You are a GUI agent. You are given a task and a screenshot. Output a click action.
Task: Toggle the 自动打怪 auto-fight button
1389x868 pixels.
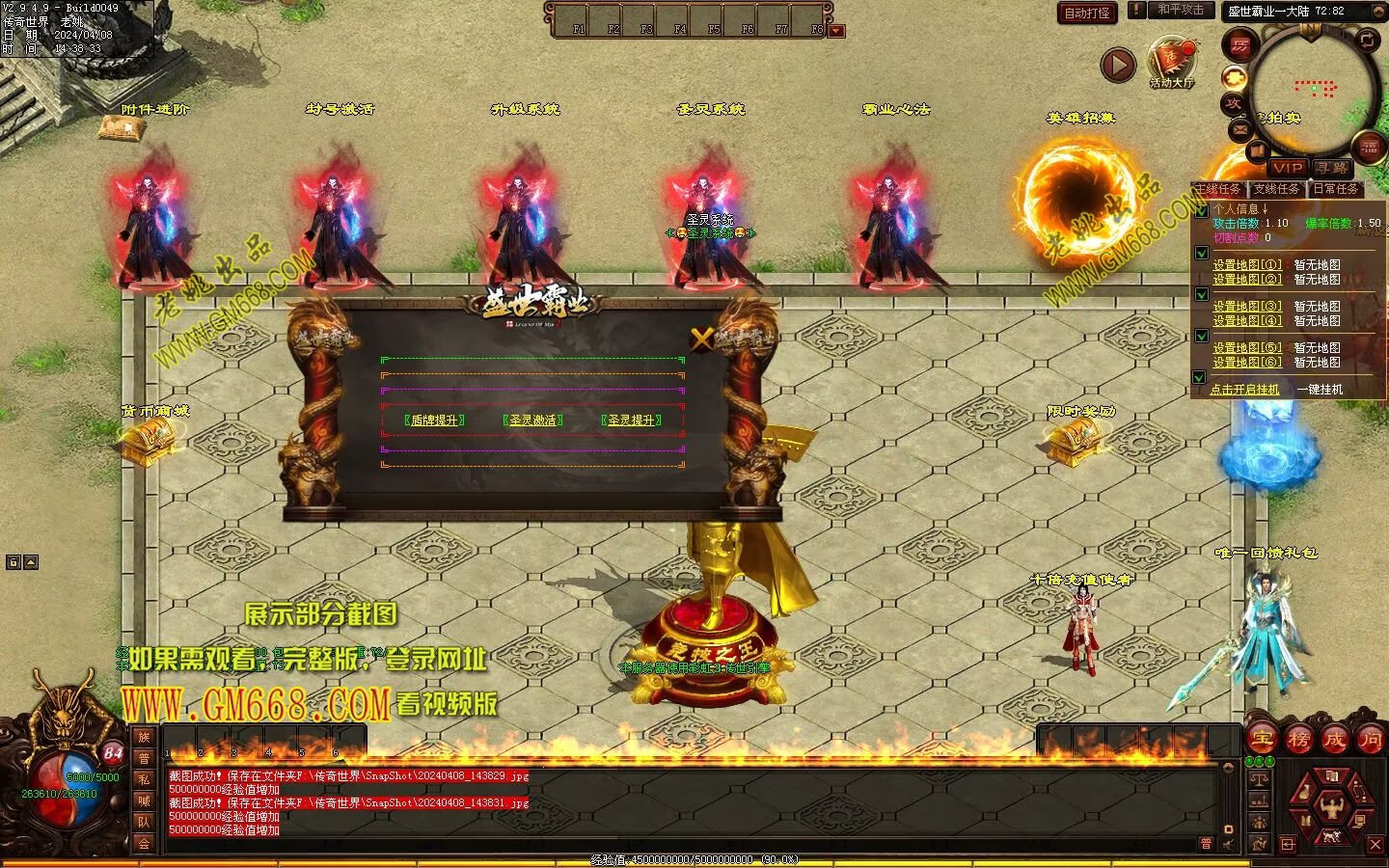click(1087, 13)
